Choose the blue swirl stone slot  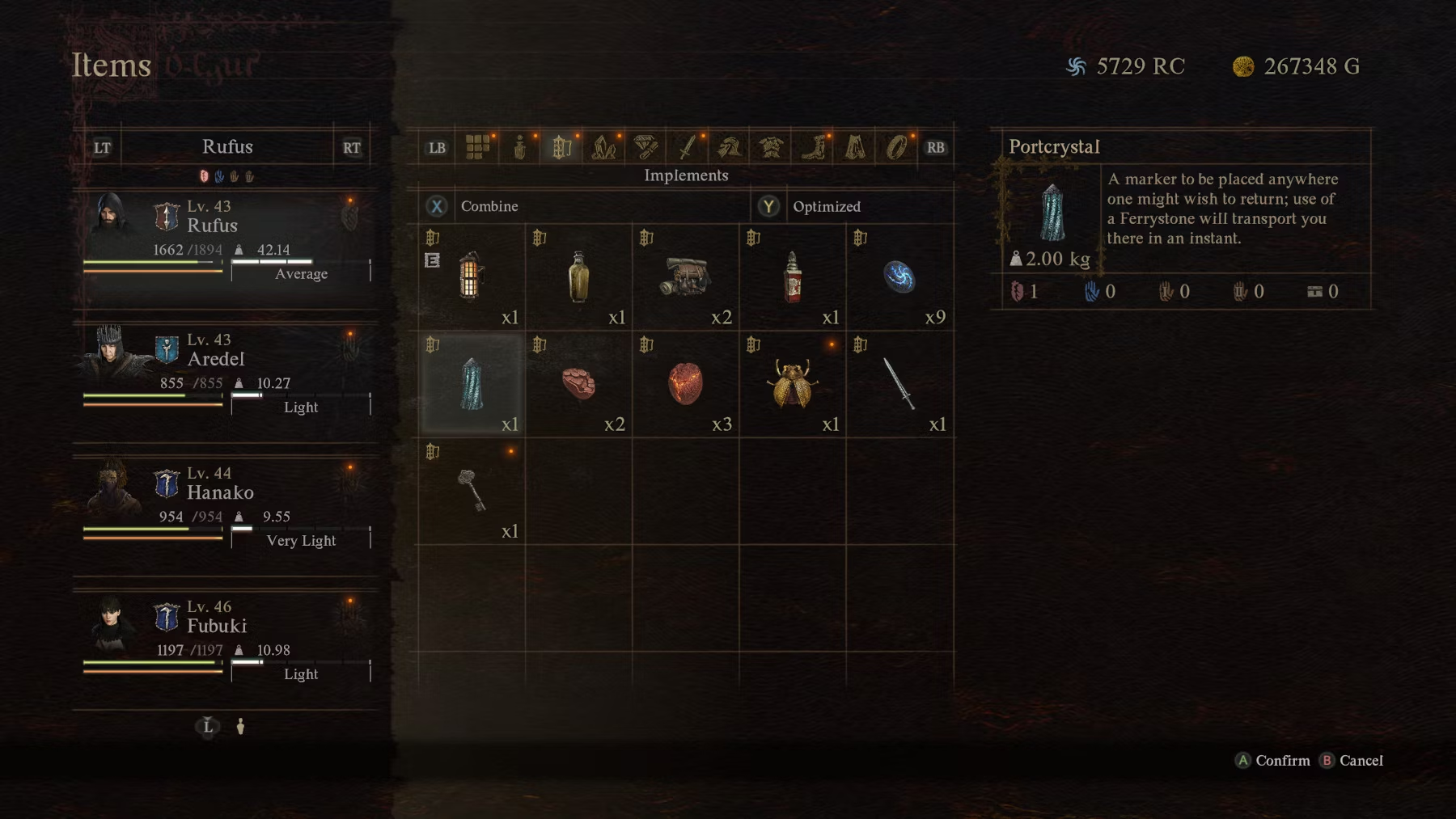click(899, 277)
